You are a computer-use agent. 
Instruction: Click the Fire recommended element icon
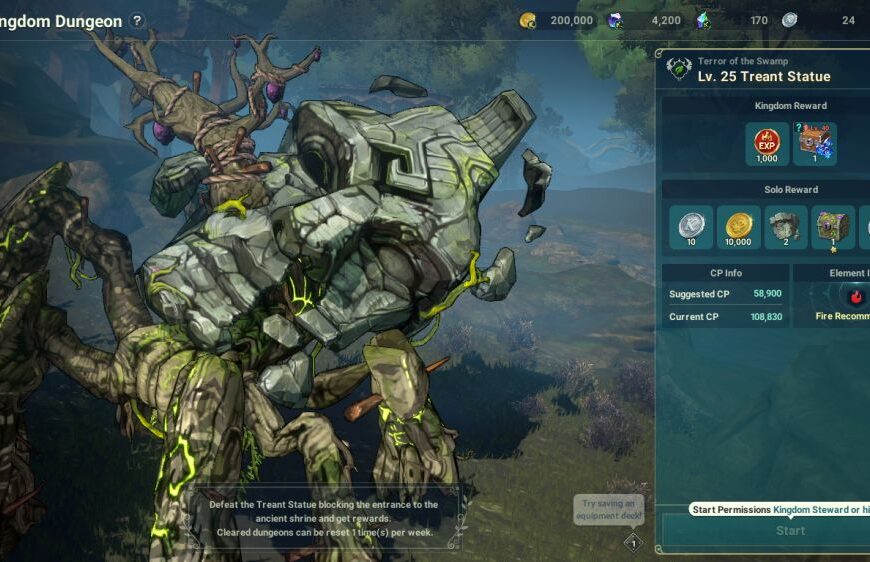coord(856,297)
